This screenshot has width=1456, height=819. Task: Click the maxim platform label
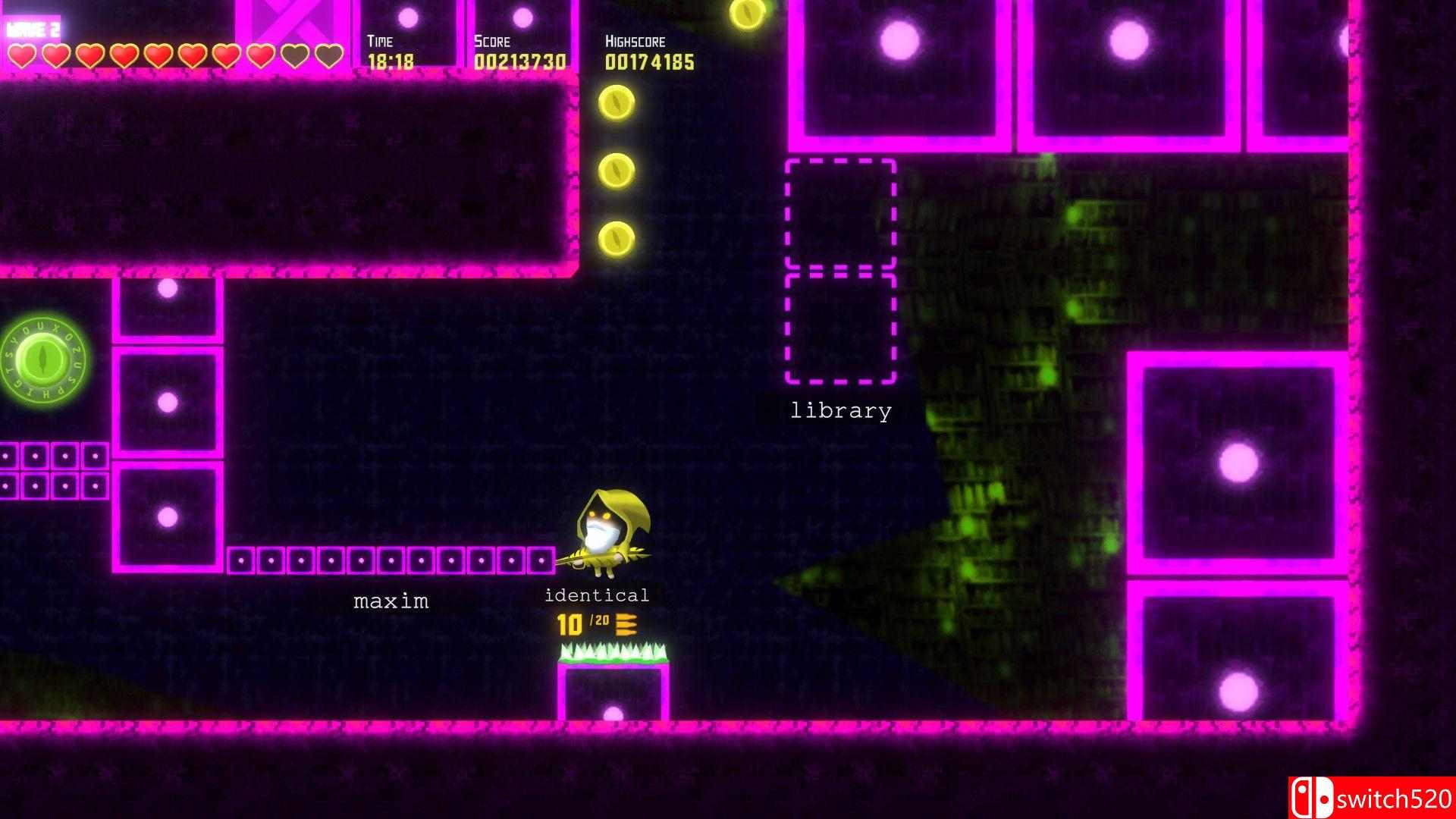[391, 601]
